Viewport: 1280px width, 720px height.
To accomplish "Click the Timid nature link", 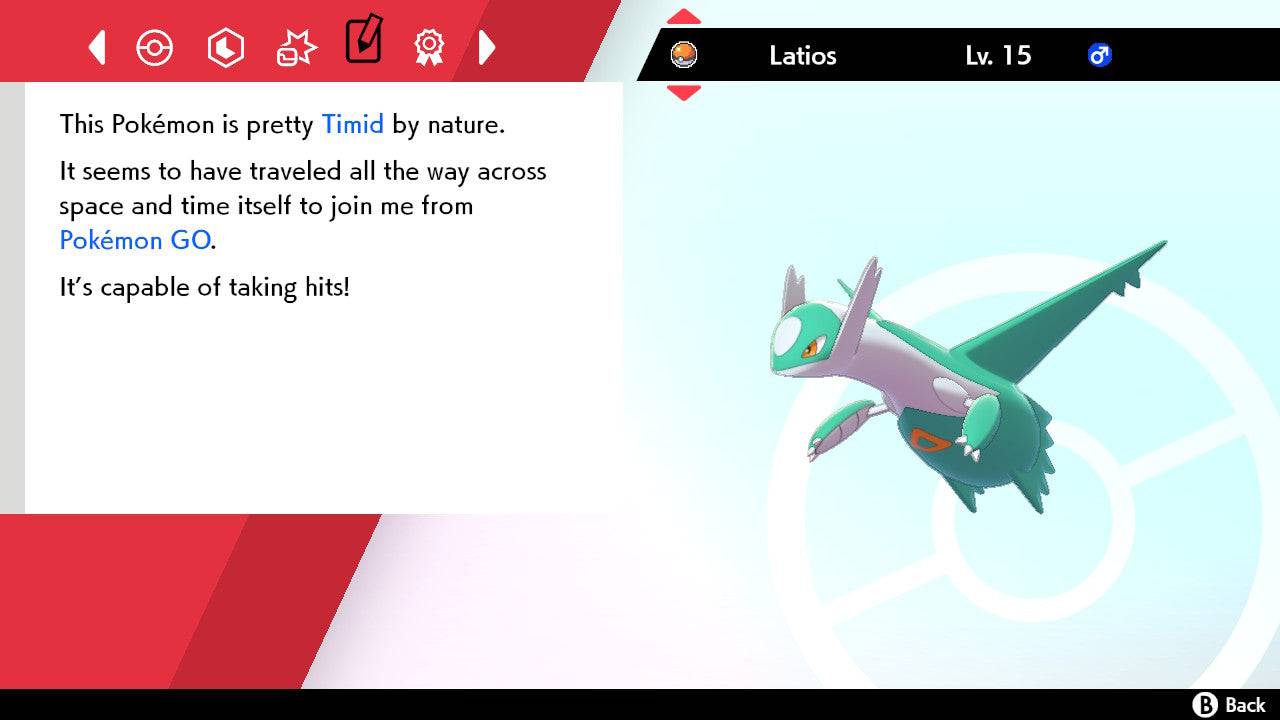I will (352, 124).
